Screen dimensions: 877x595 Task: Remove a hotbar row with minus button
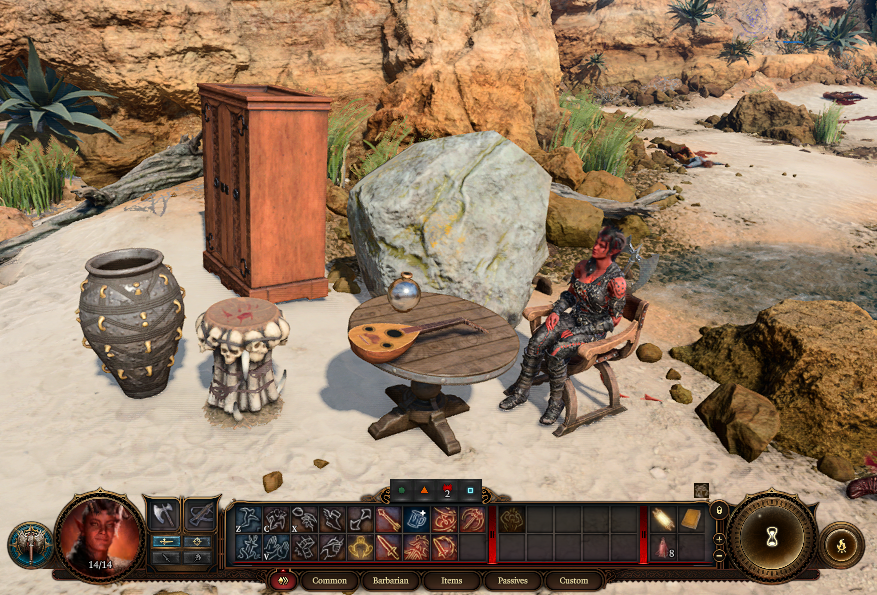pos(720,554)
